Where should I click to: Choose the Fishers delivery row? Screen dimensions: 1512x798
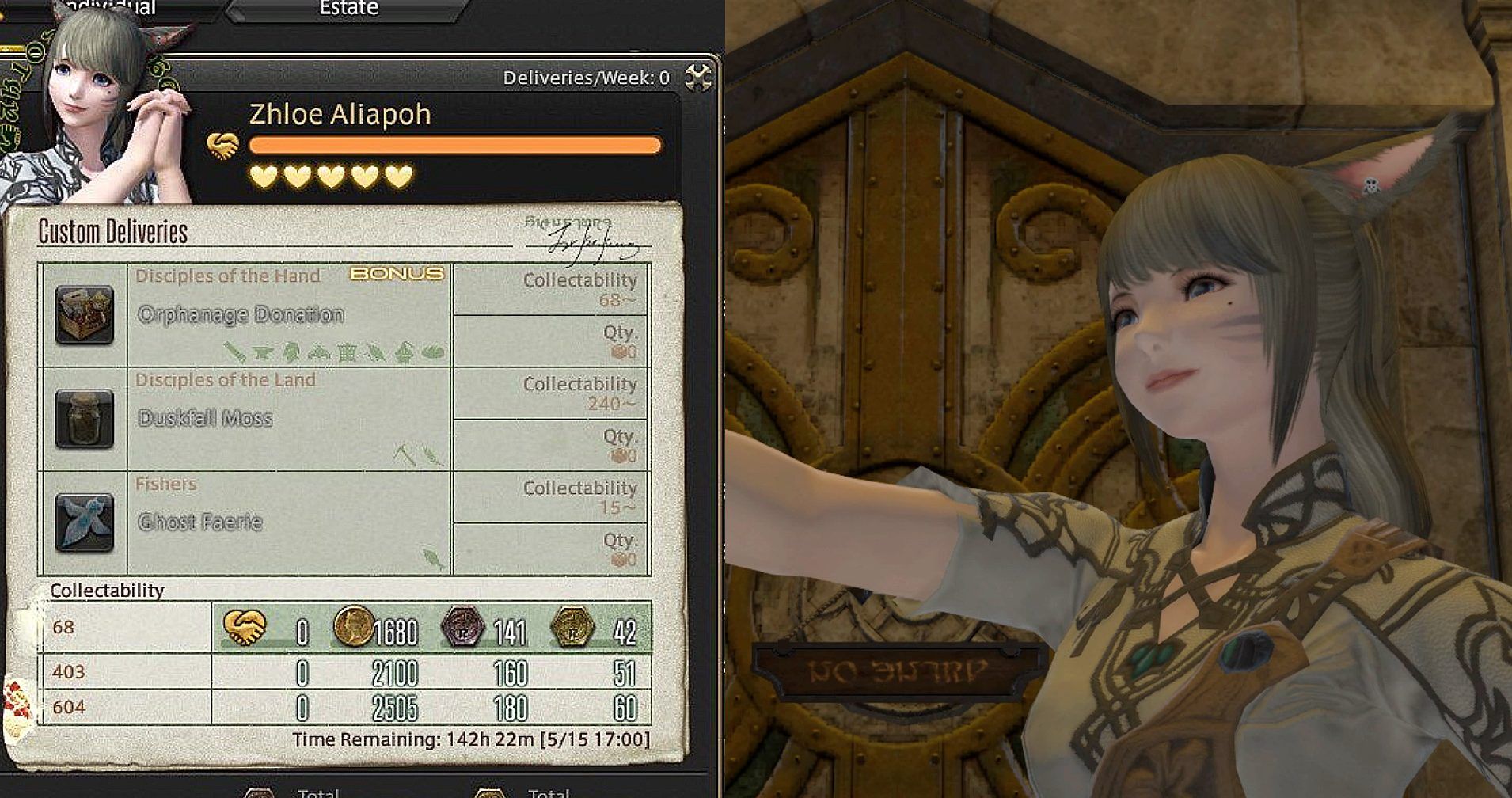[290, 522]
